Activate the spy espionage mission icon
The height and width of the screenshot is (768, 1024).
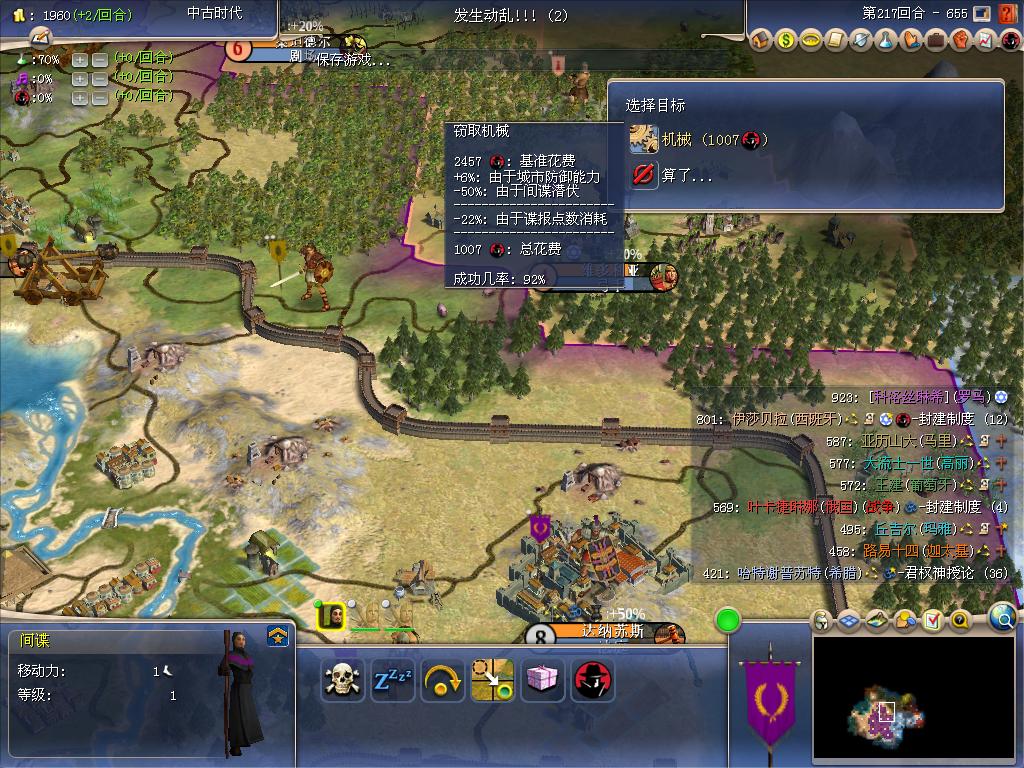point(593,680)
